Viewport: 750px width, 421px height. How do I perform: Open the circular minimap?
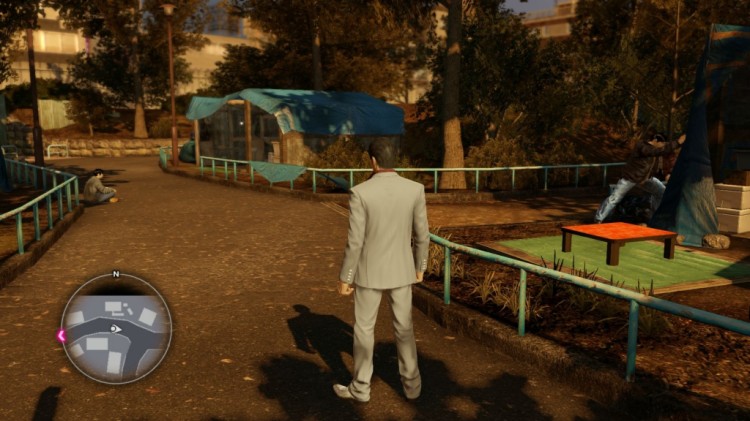tap(116, 328)
